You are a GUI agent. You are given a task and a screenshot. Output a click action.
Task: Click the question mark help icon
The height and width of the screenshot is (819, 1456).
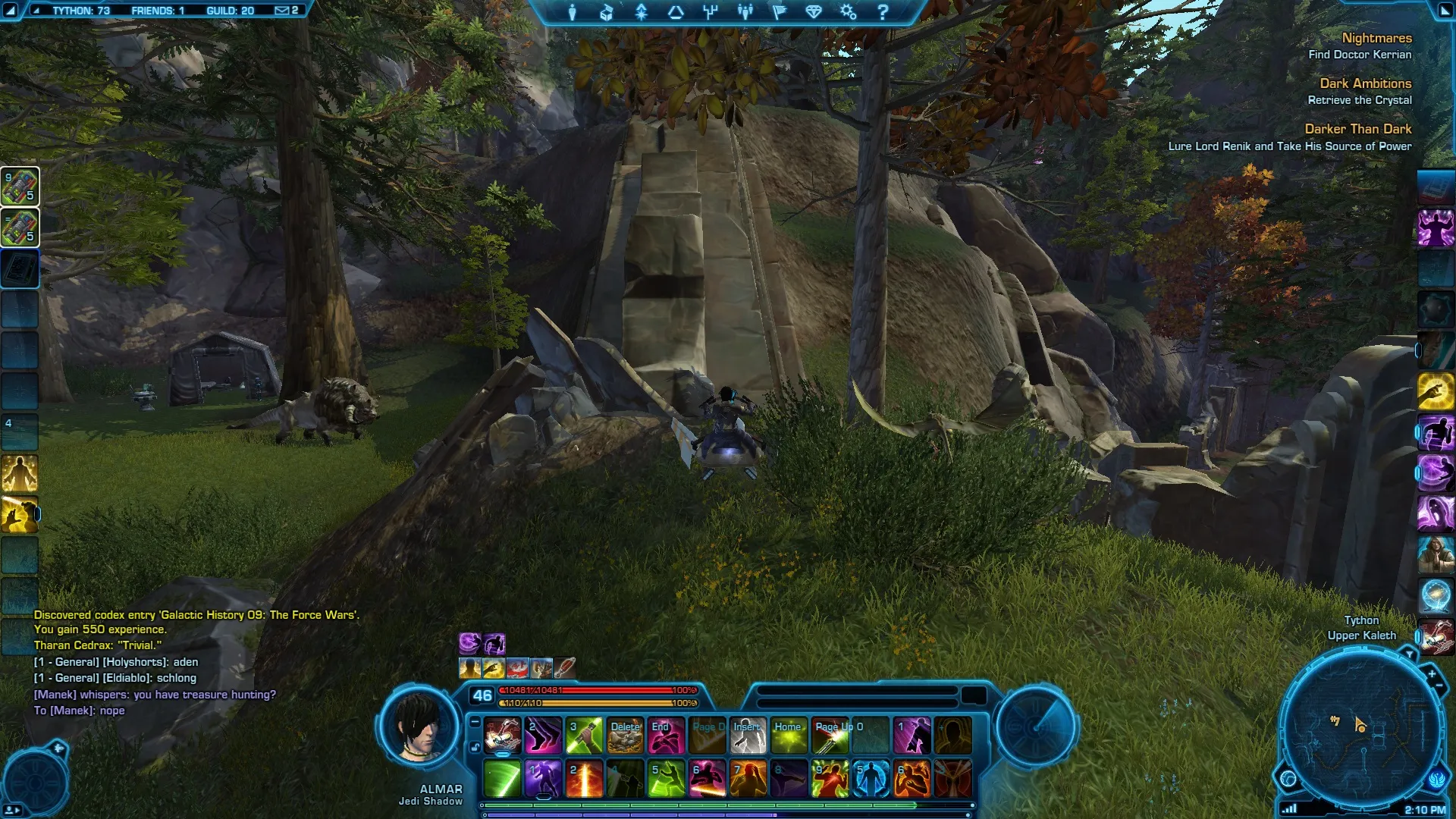click(882, 12)
